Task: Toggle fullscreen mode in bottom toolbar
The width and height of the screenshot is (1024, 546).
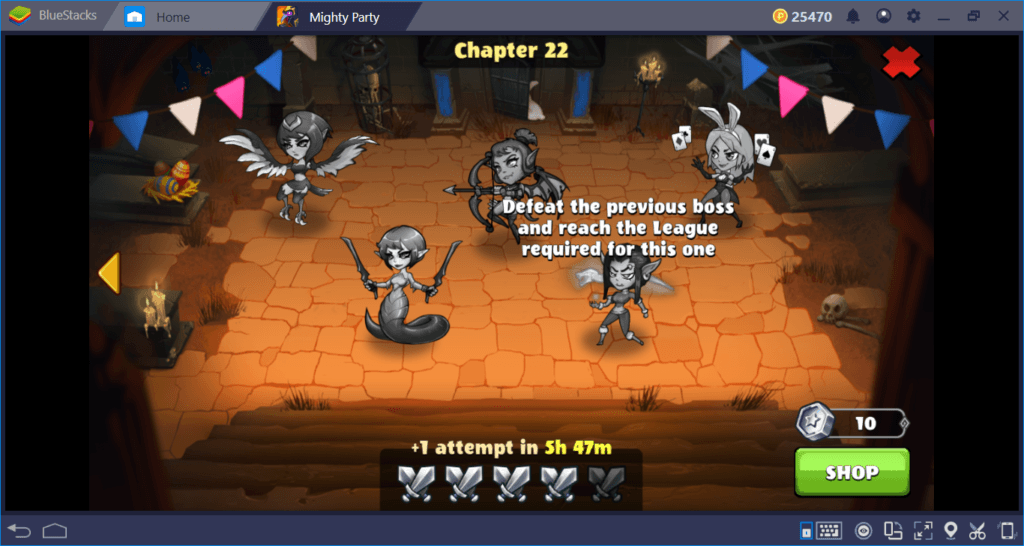Action: point(923,530)
